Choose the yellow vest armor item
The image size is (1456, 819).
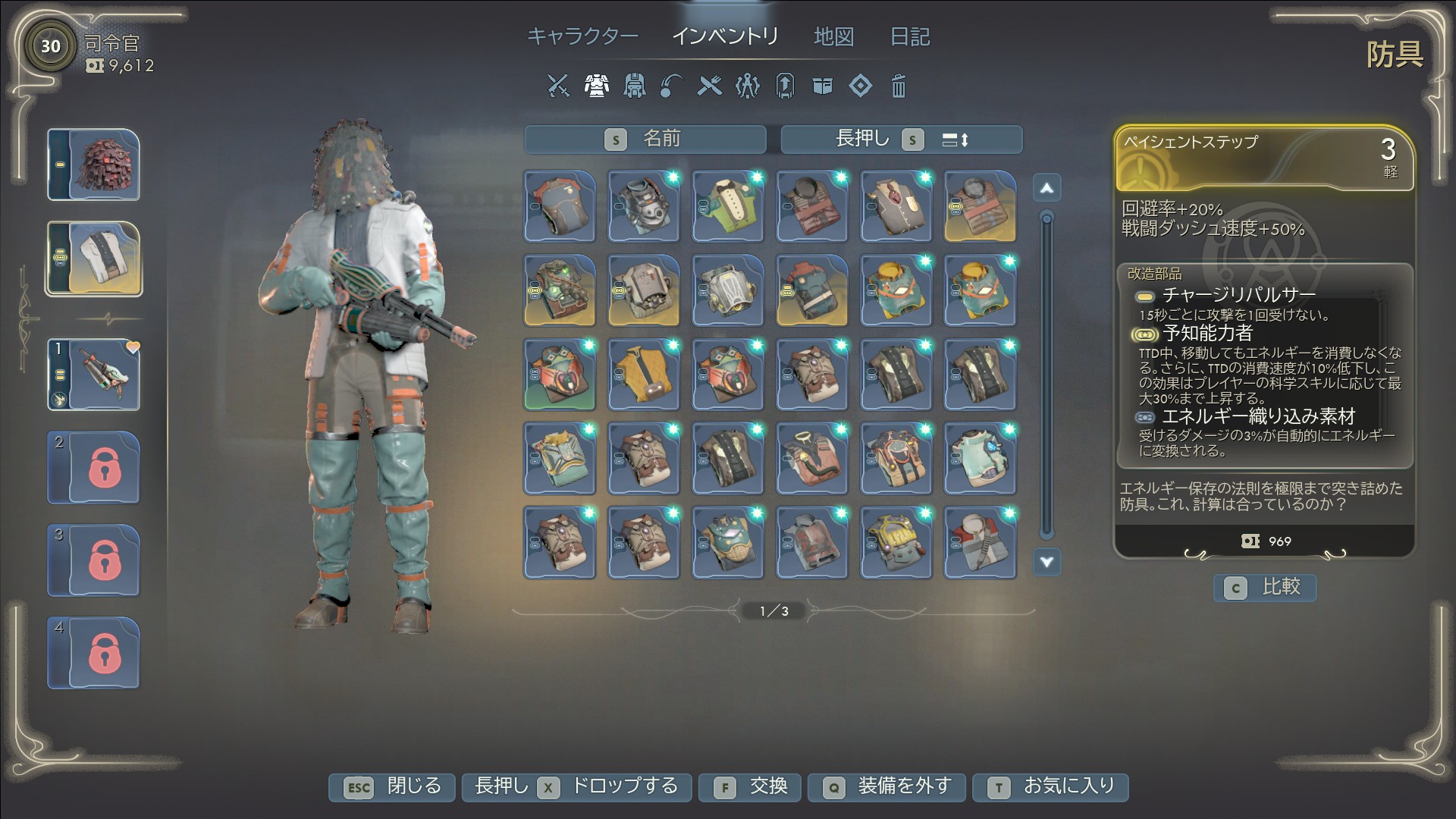(x=644, y=375)
